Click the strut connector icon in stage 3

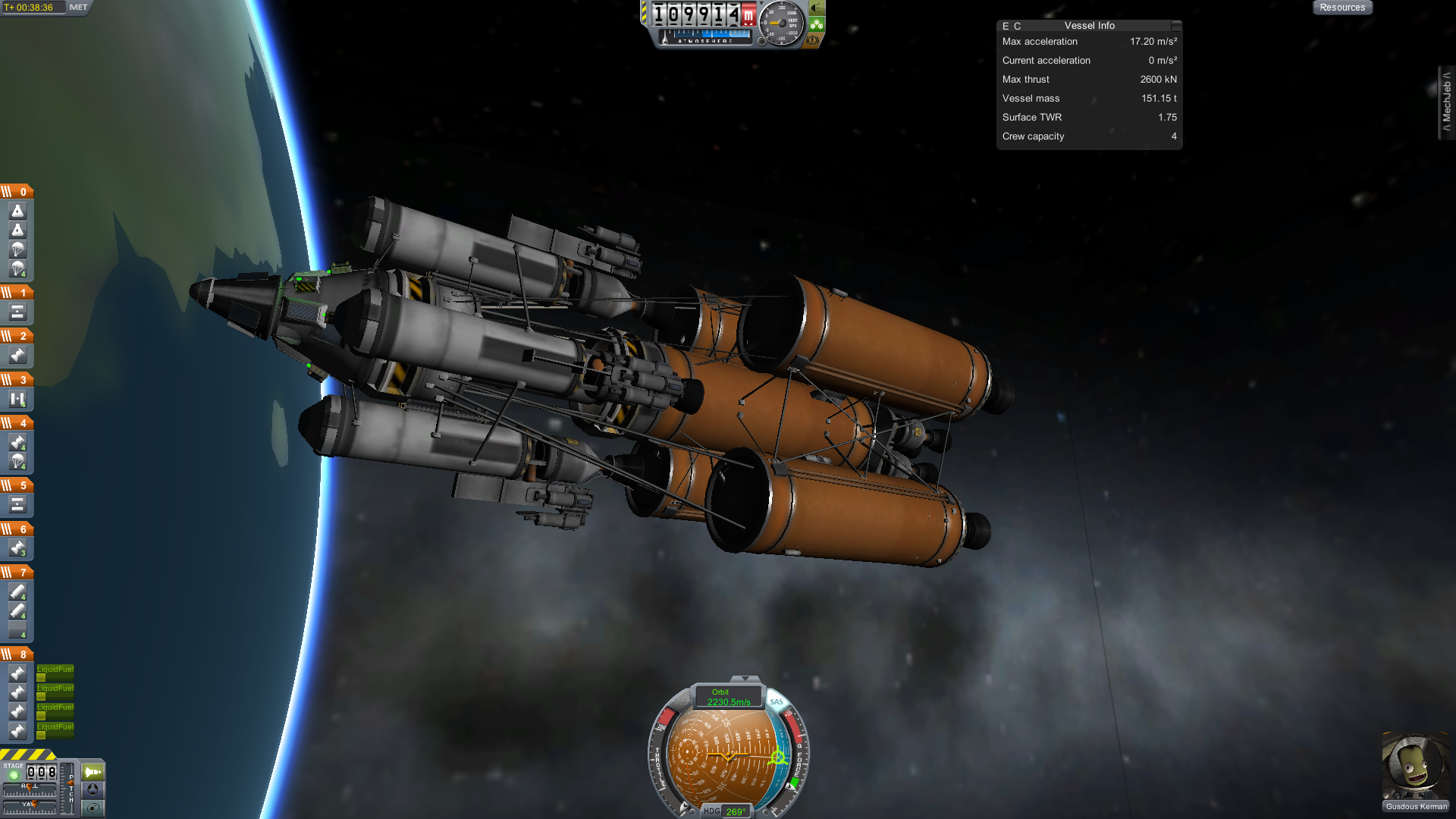click(x=17, y=399)
